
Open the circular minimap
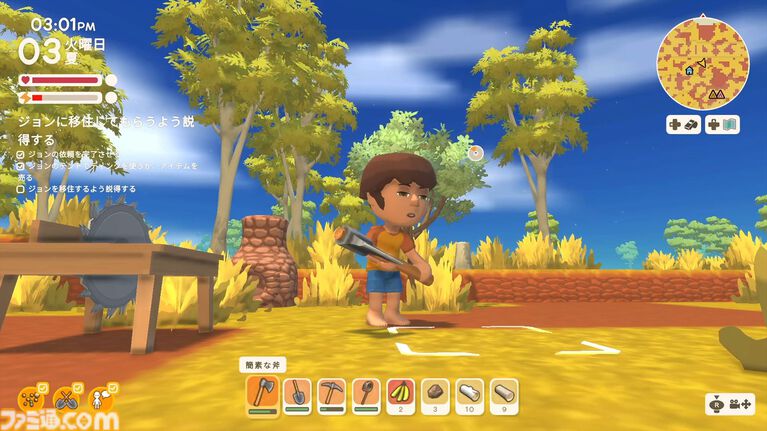pos(703,61)
